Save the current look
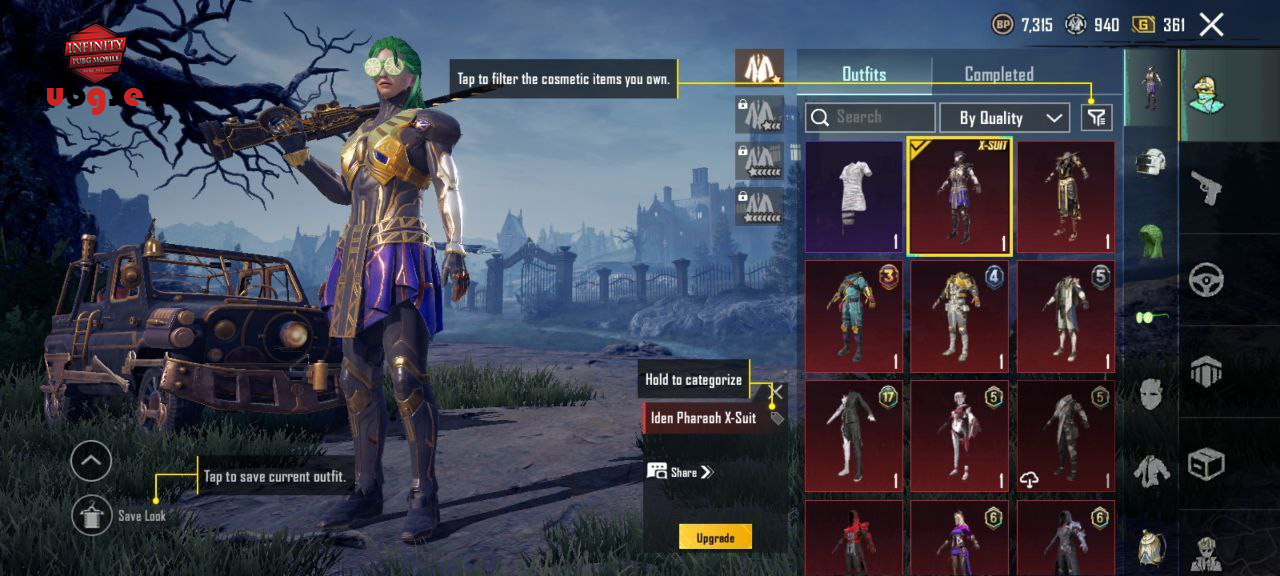The image size is (1280, 576). [92, 515]
